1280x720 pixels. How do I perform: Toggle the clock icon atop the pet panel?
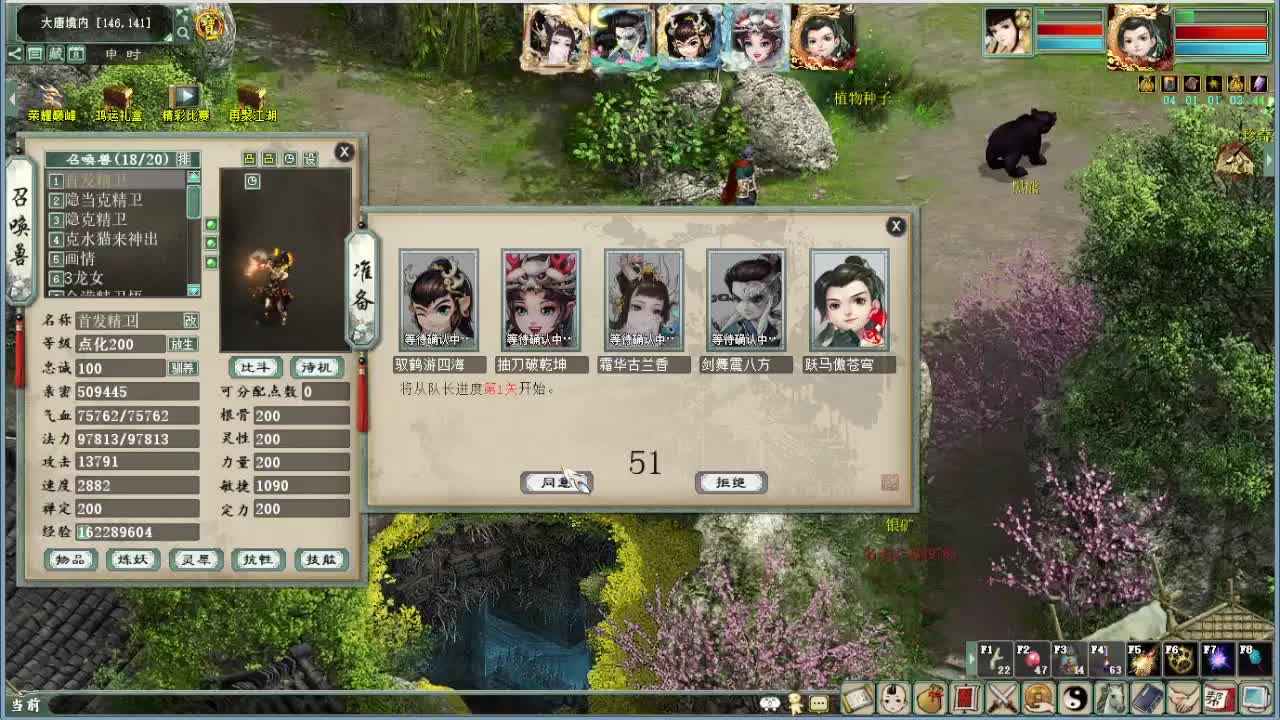click(x=289, y=158)
